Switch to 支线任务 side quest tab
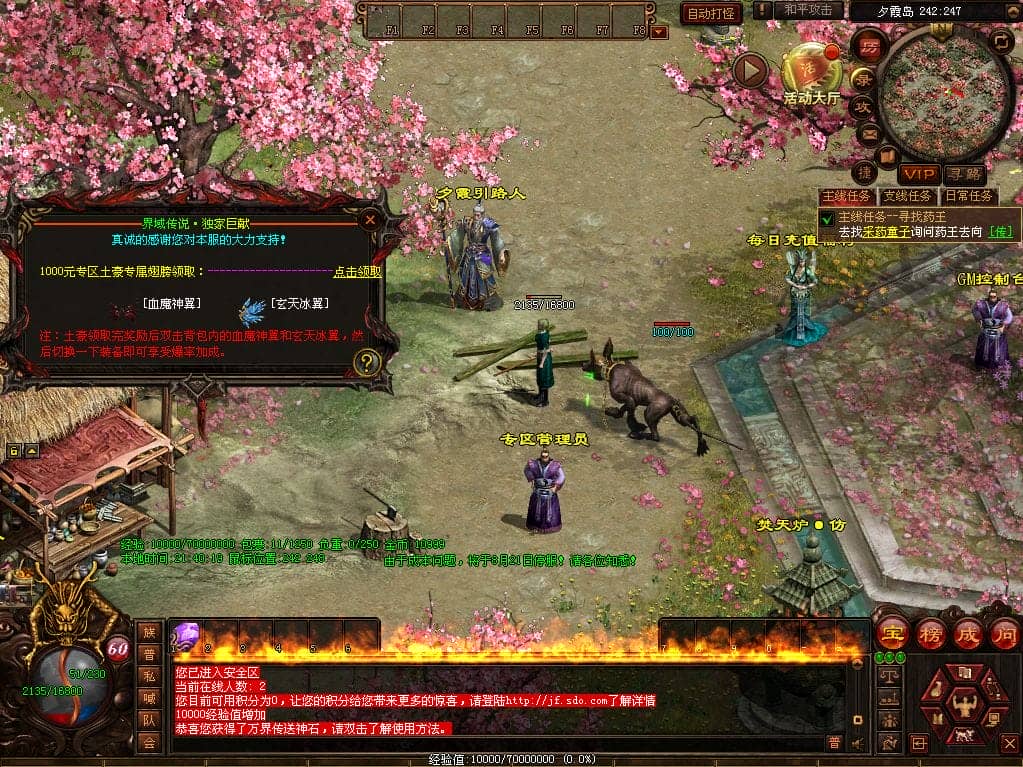 pos(908,196)
